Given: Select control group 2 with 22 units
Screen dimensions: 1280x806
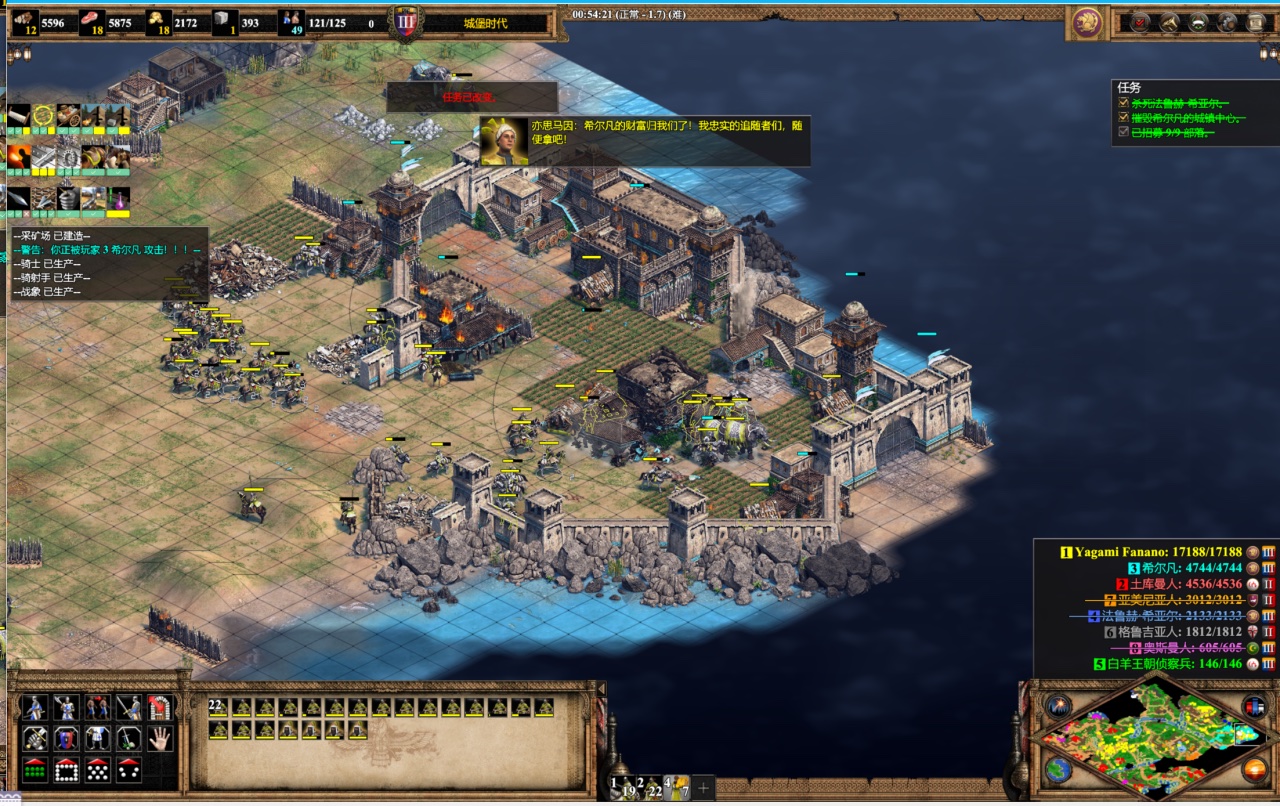Looking at the screenshot, I should pyautogui.click(x=651, y=788).
